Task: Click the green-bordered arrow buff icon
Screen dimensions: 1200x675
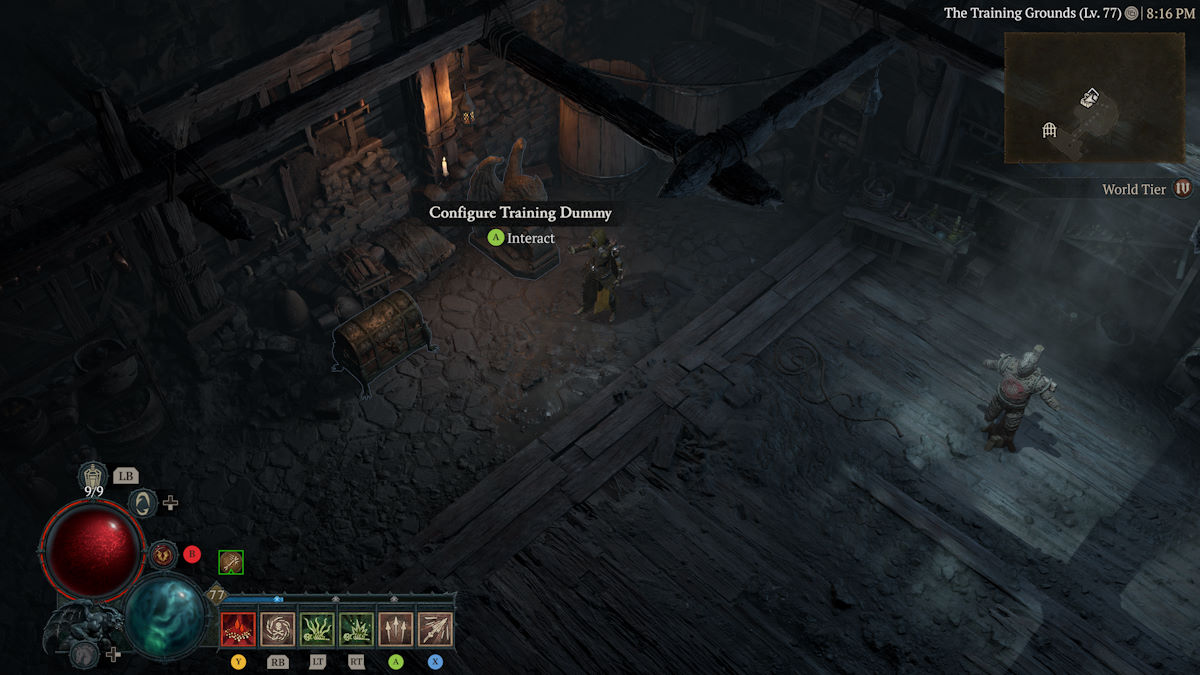Action: click(231, 563)
